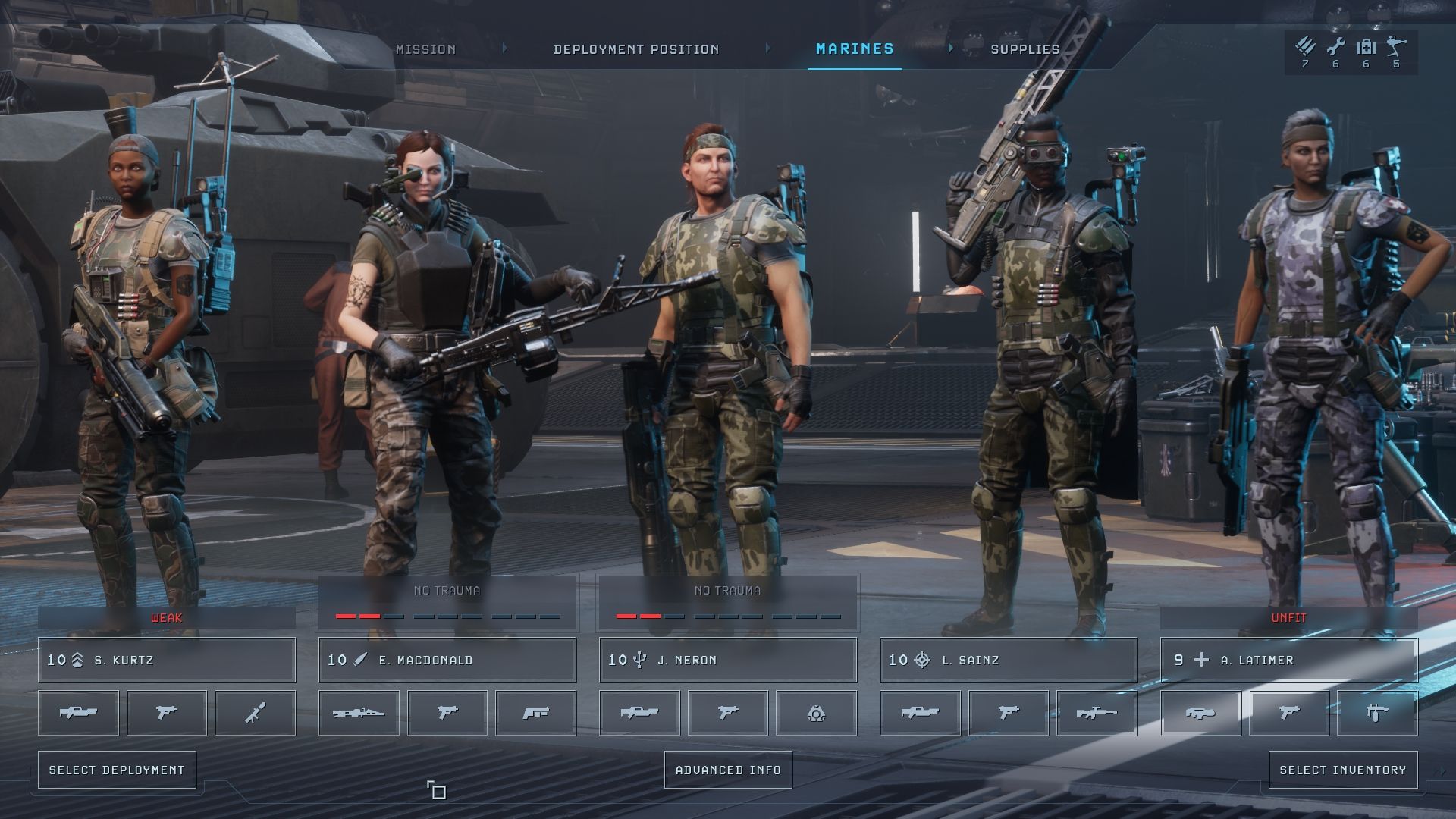Click the Select Inventory button
1456x819 pixels.
pos(1342,770)
